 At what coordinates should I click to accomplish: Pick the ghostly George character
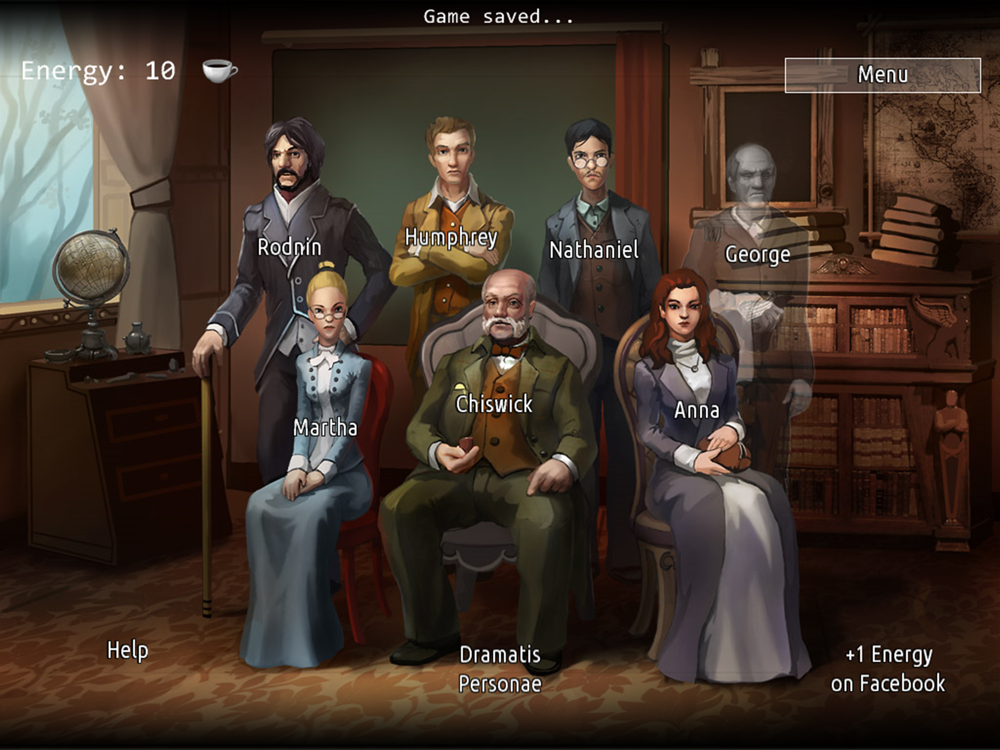[x=757, y=254]
